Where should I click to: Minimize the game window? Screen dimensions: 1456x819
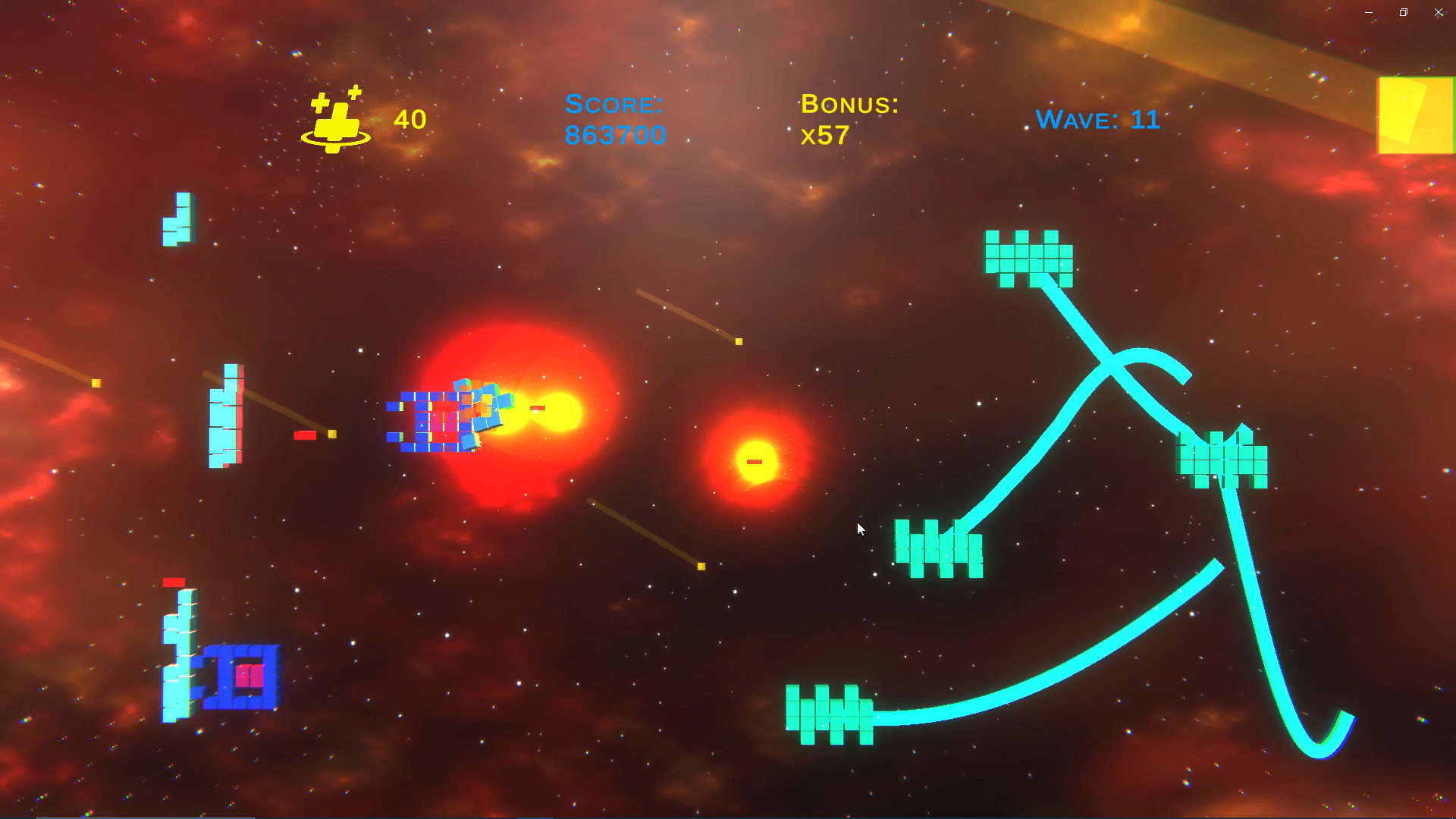pos(1369,12)
